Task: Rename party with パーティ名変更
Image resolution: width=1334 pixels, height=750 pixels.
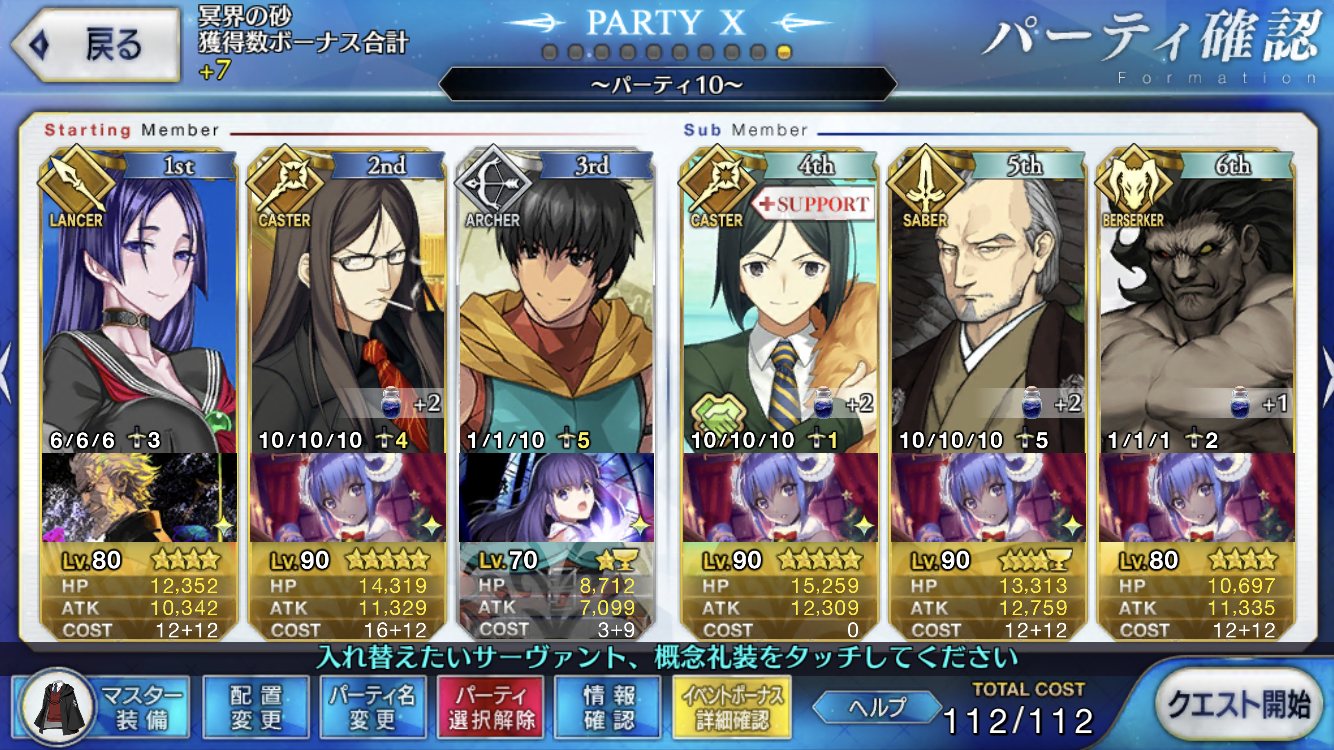Action: [x=374, y=706]
